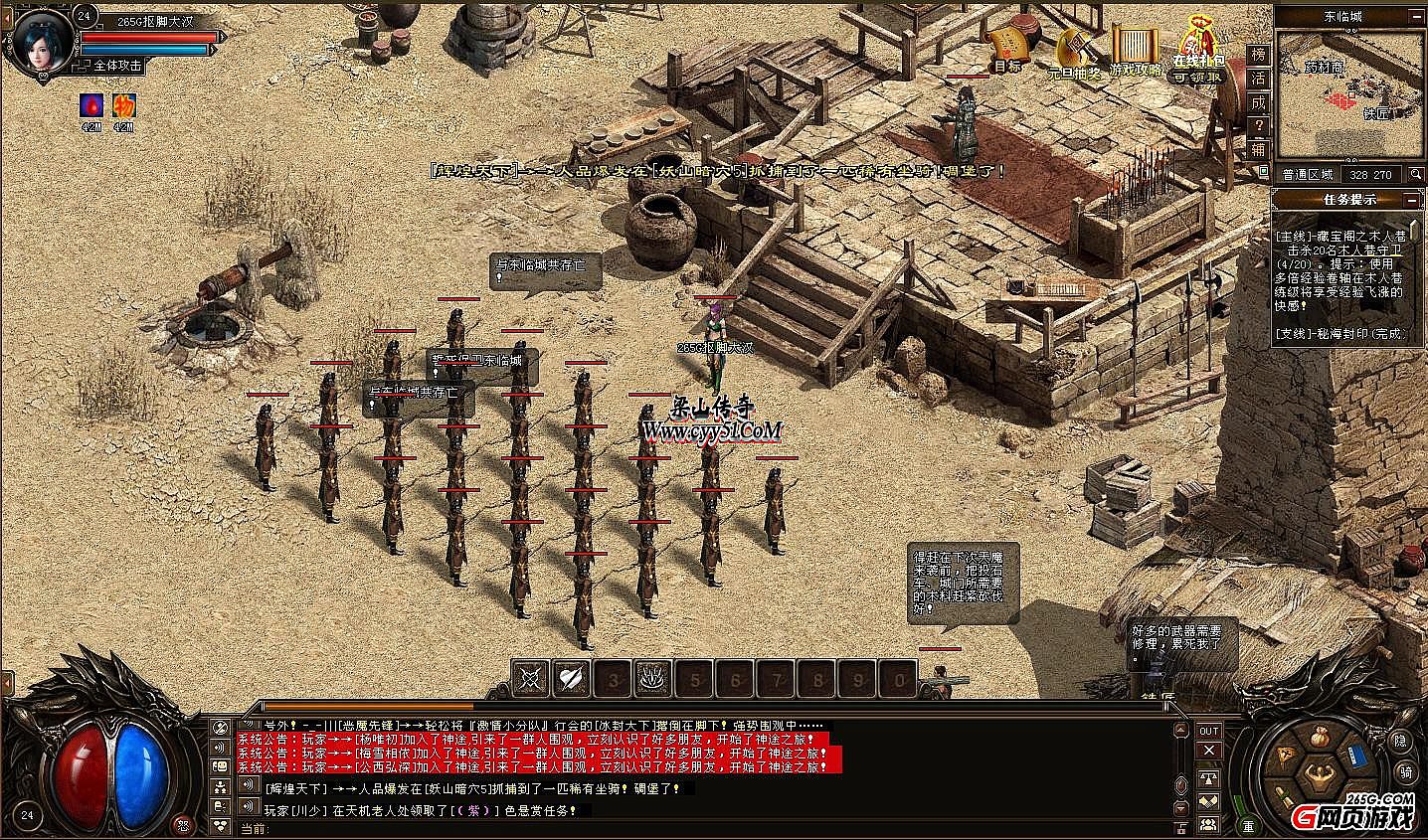1428x840 pixels.
Task: Select the crossed swords skill slot
Action: (x=532, y=679)
